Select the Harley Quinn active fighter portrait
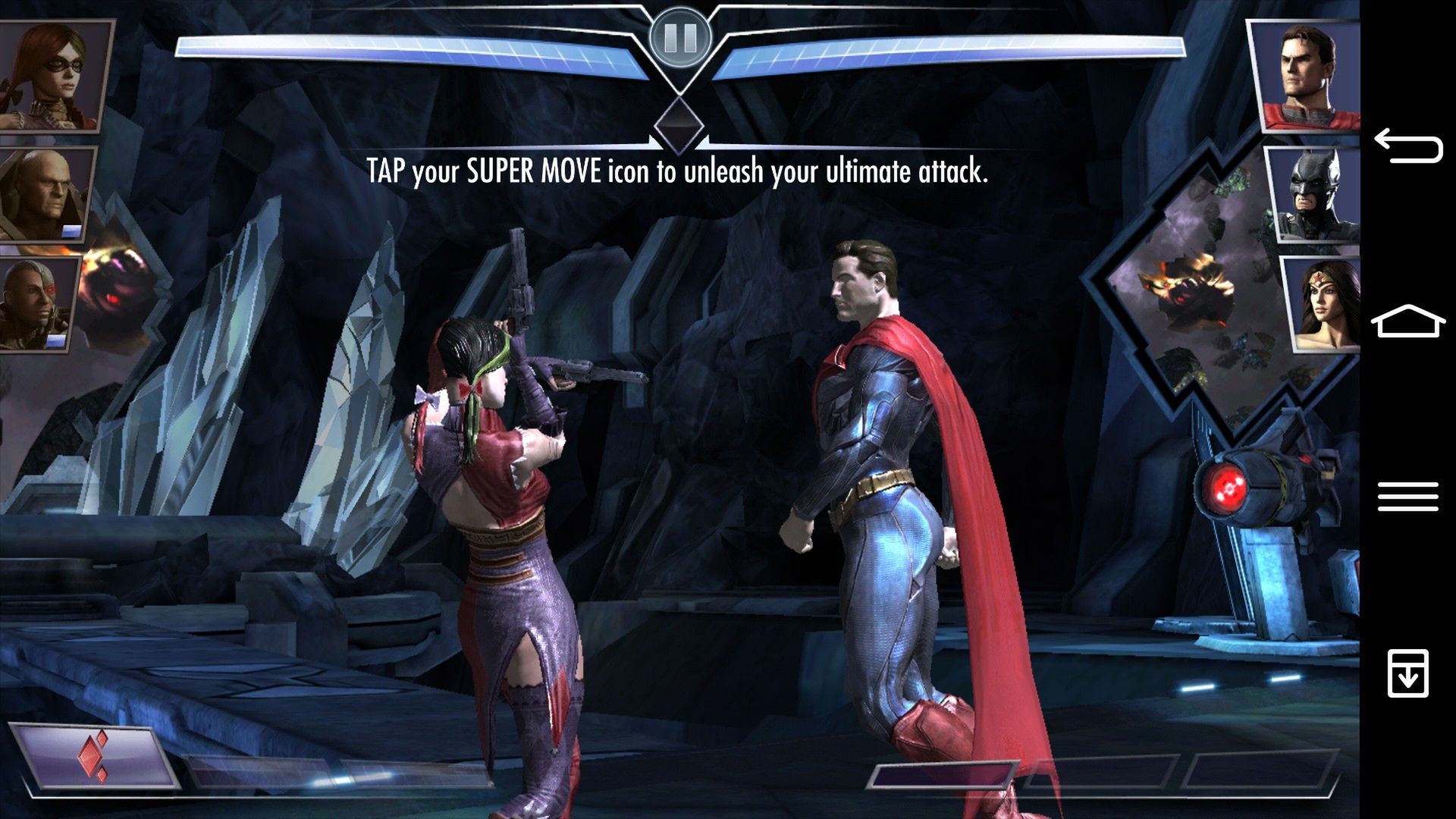The width and height of the screenshot is (1456, 819). (52, 74)
